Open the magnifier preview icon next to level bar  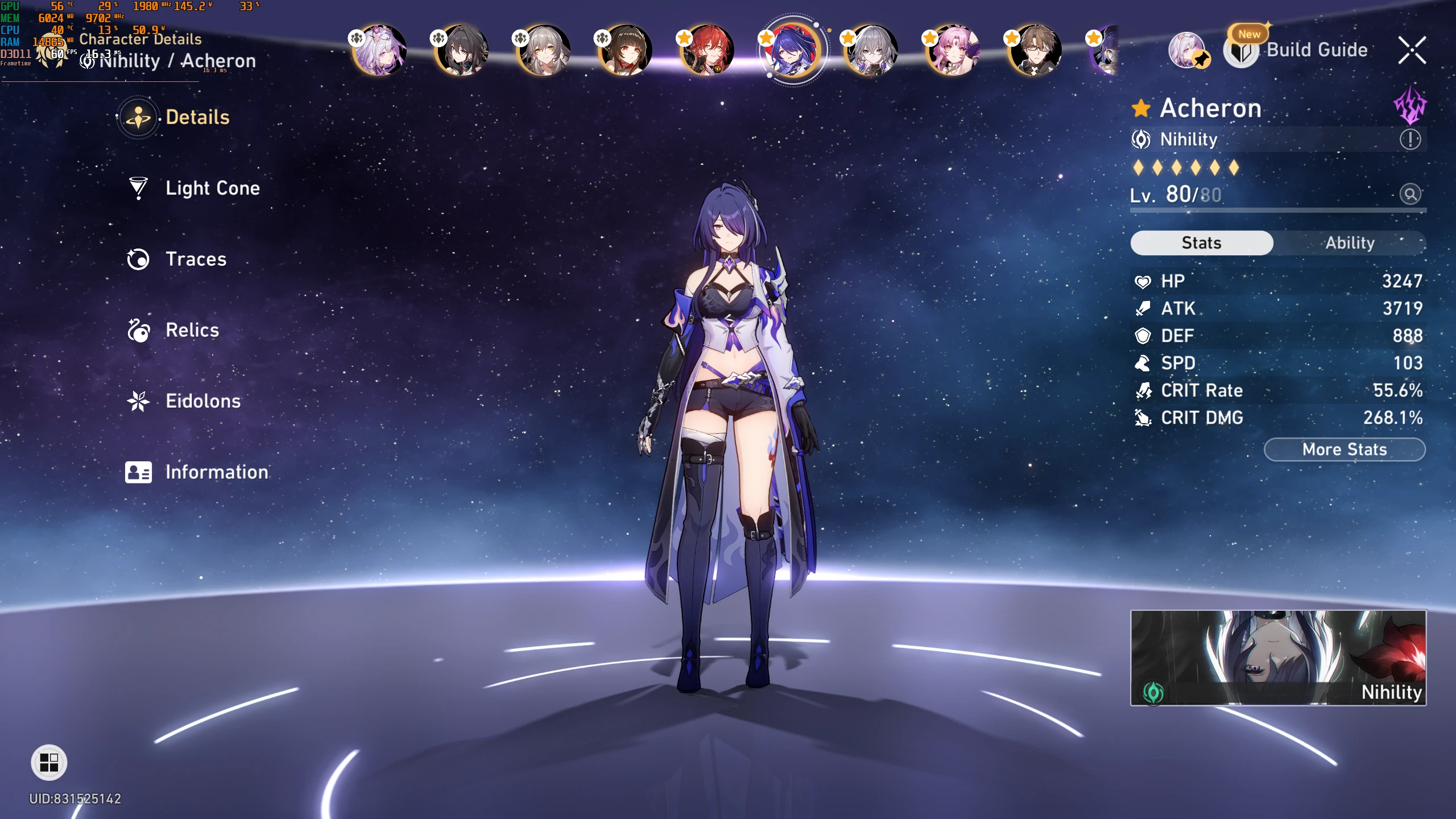coord(1410,194)
